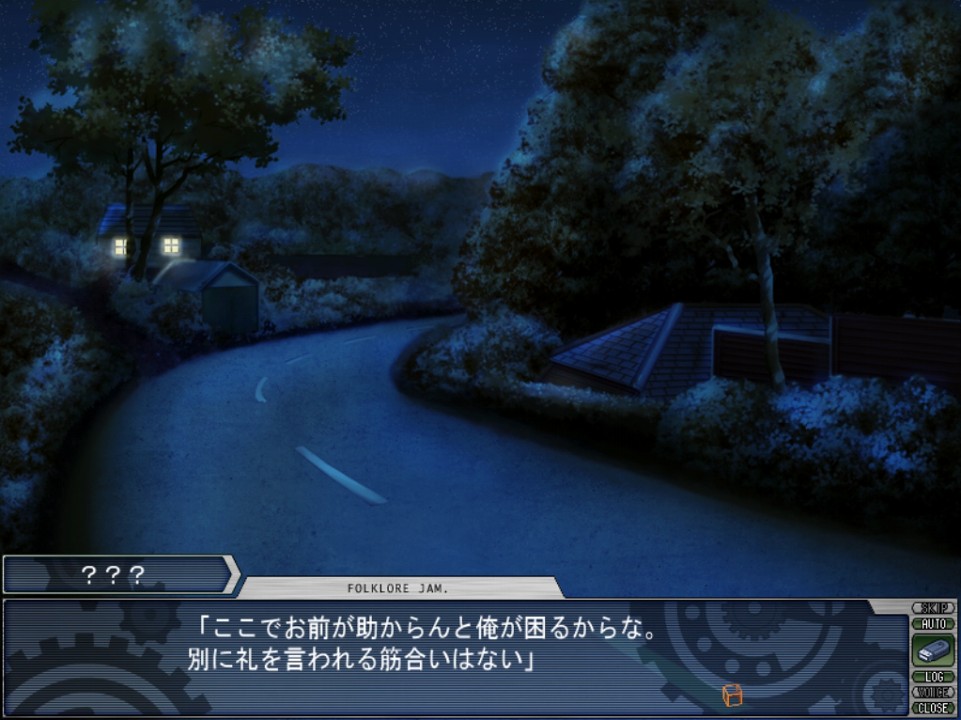Show the message LOG
961x720 pixels.
coord(933,677)
